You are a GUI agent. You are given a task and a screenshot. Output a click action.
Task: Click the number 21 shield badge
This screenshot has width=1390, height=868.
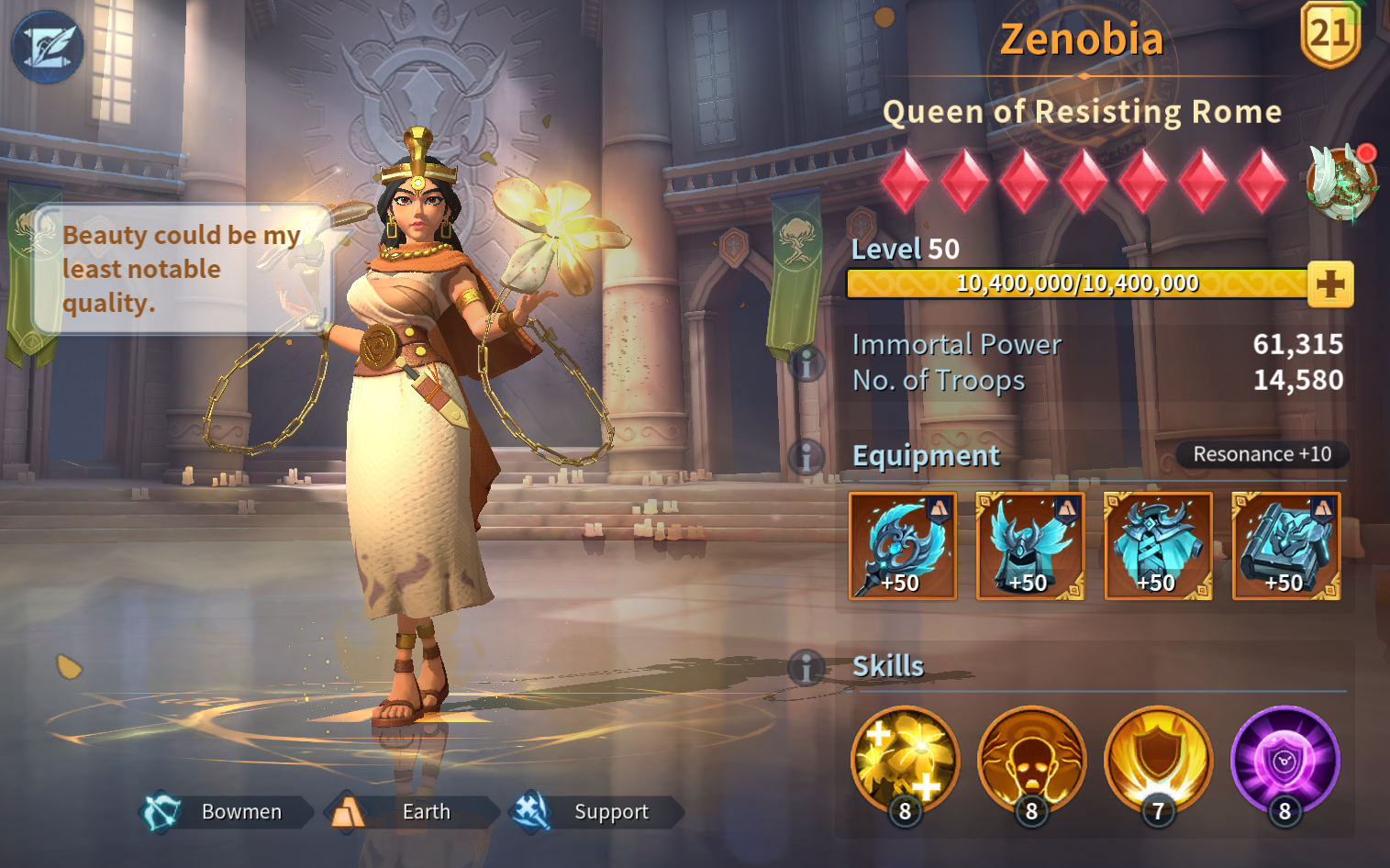[x=1330, y=34]
